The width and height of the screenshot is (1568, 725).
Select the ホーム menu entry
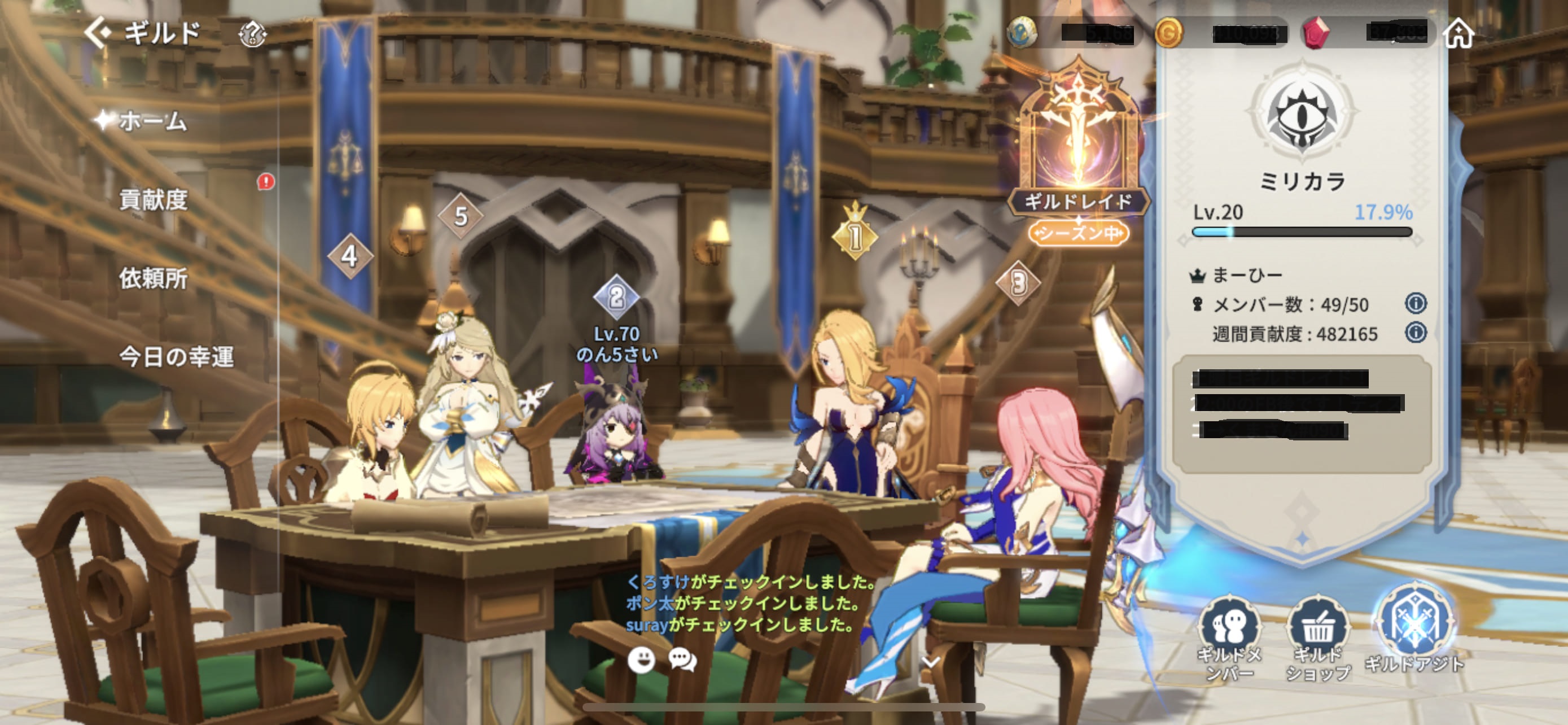coord(152,121)
